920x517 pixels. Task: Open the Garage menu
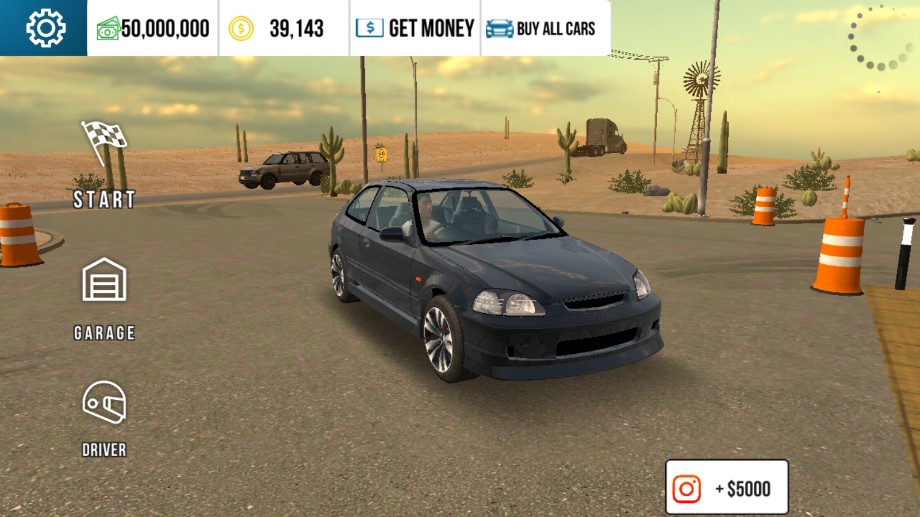(104, 297)
